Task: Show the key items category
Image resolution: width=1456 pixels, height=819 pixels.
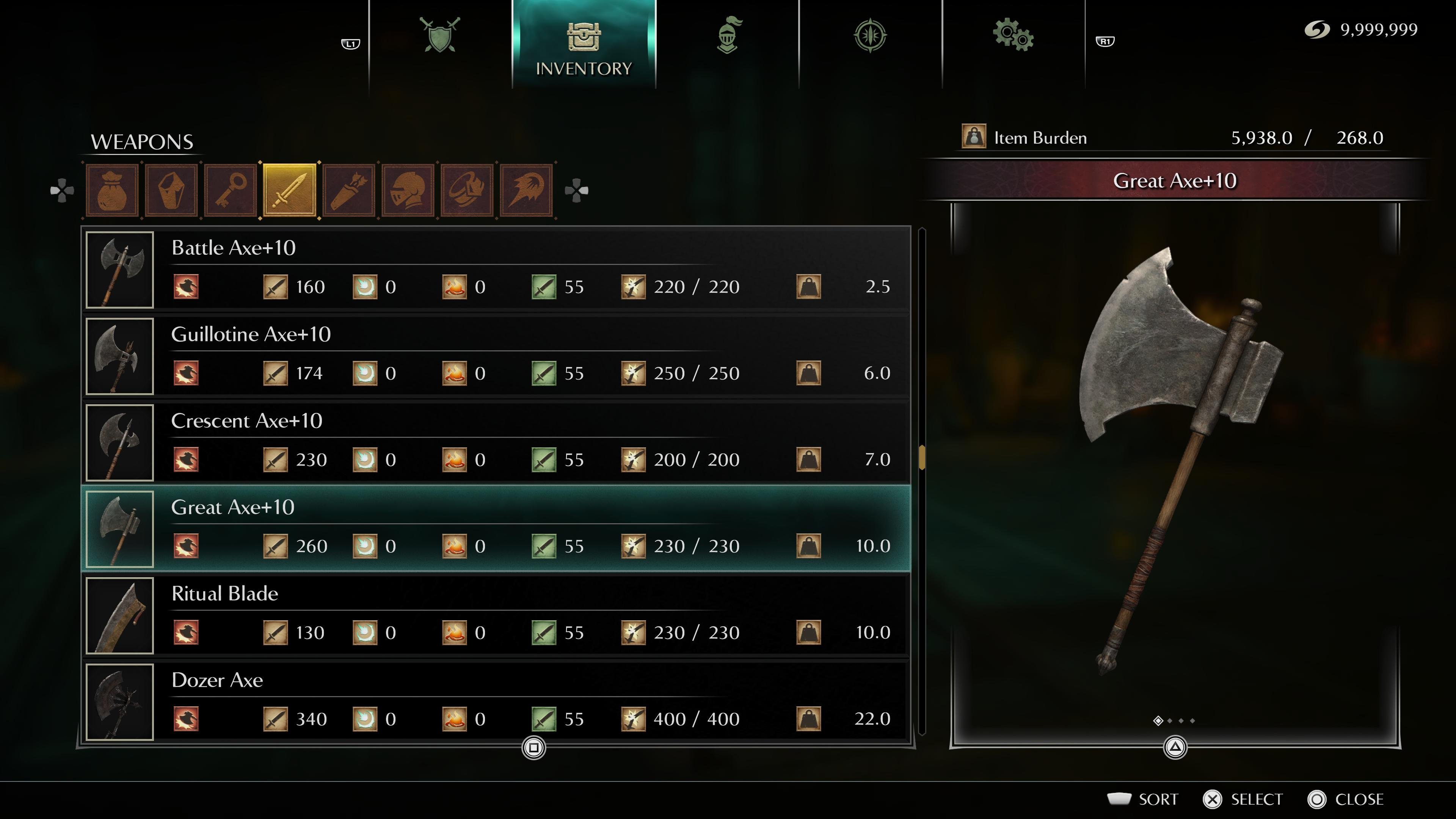Action: 231,190
